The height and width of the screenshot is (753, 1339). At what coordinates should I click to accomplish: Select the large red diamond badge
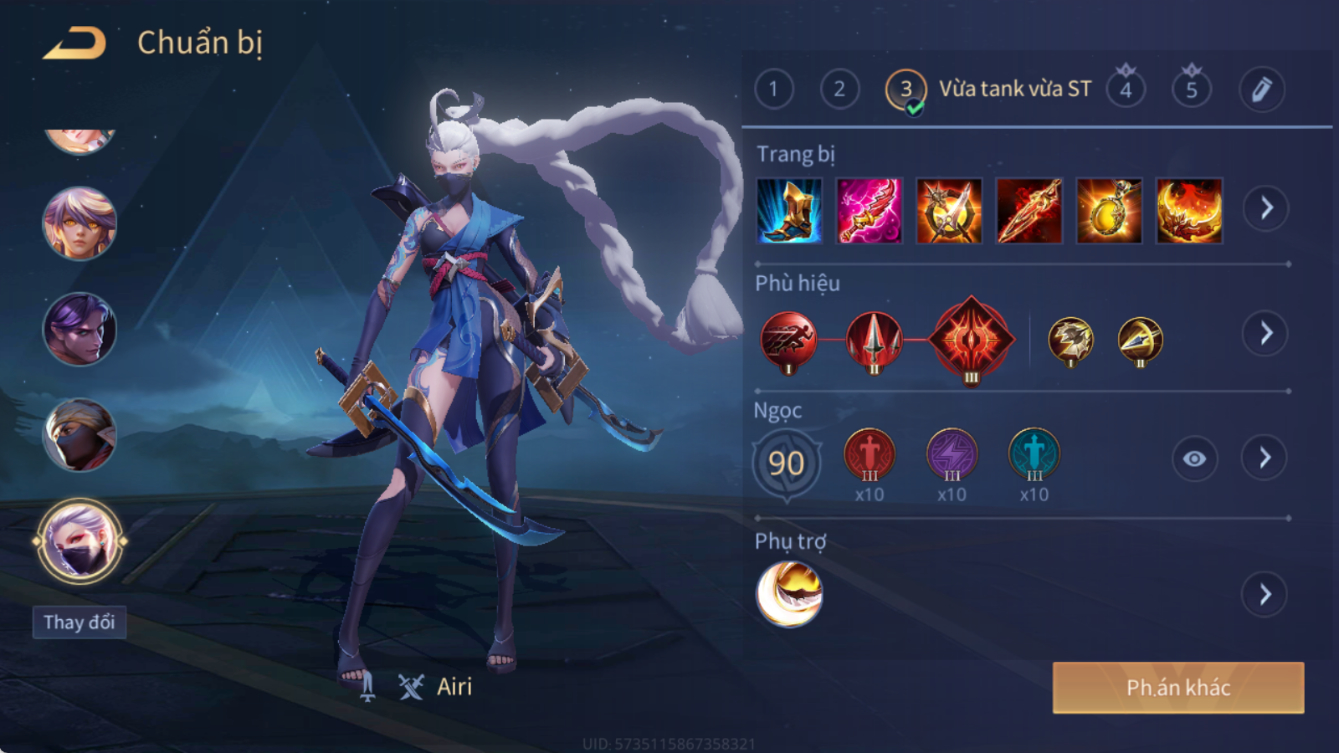click(x=971, y=340)
